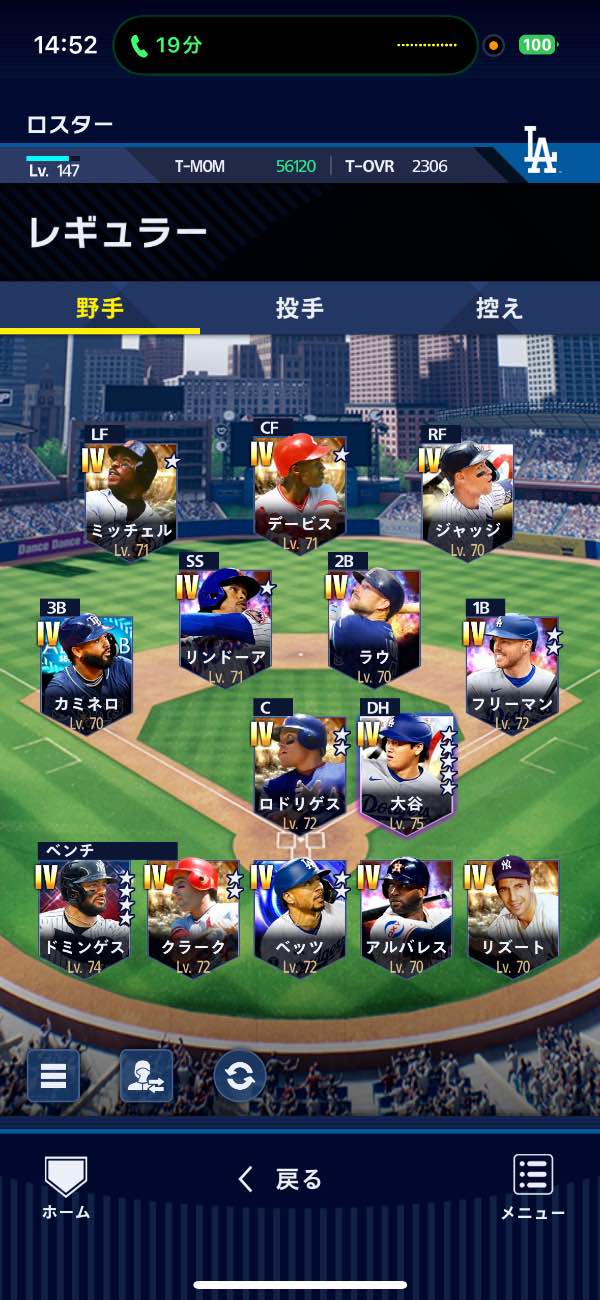Open the 控え reserves tab
This screenshot has width=600, height=1300.
499,308
